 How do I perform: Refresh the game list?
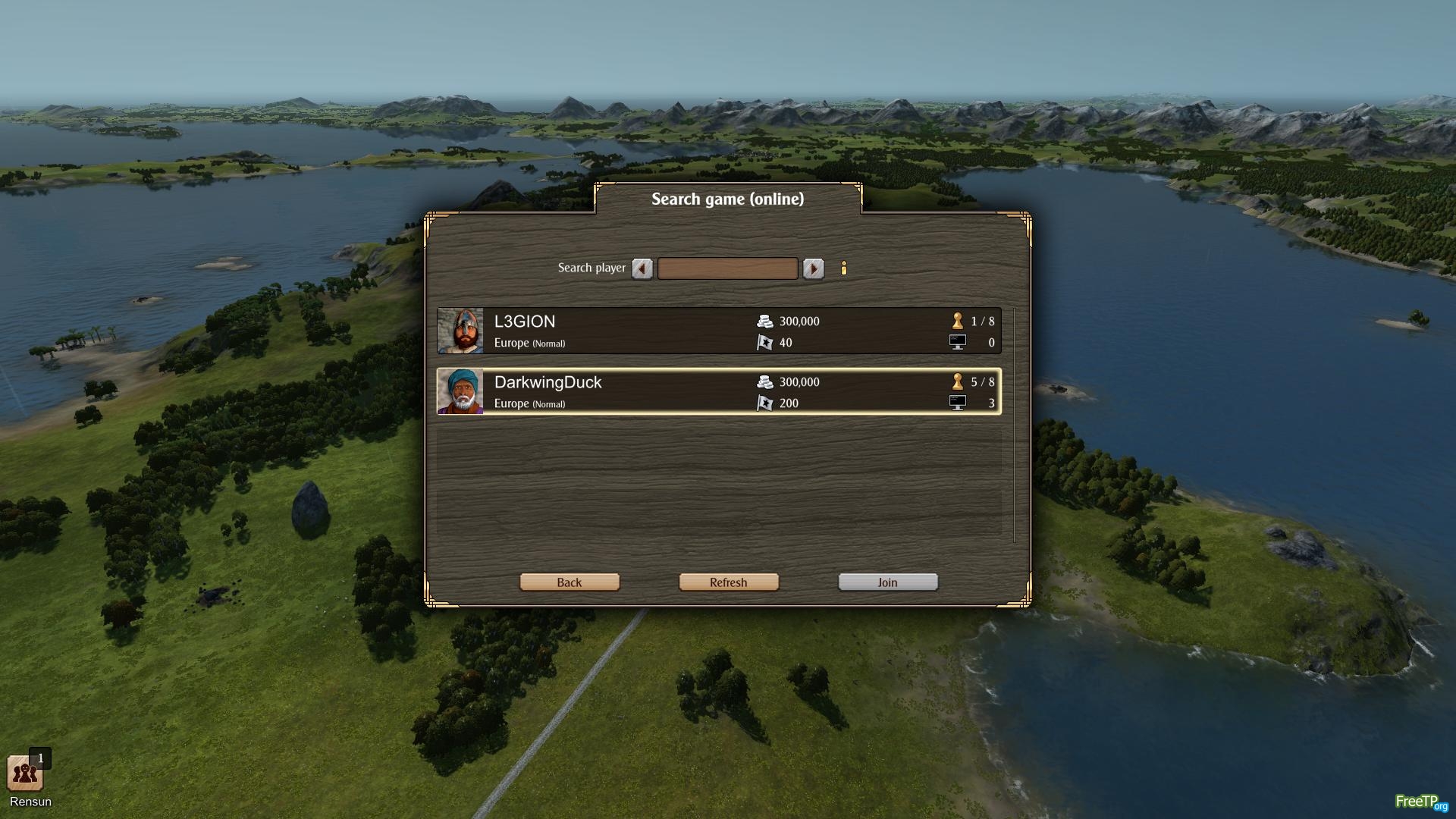click(x=729, y=582)
